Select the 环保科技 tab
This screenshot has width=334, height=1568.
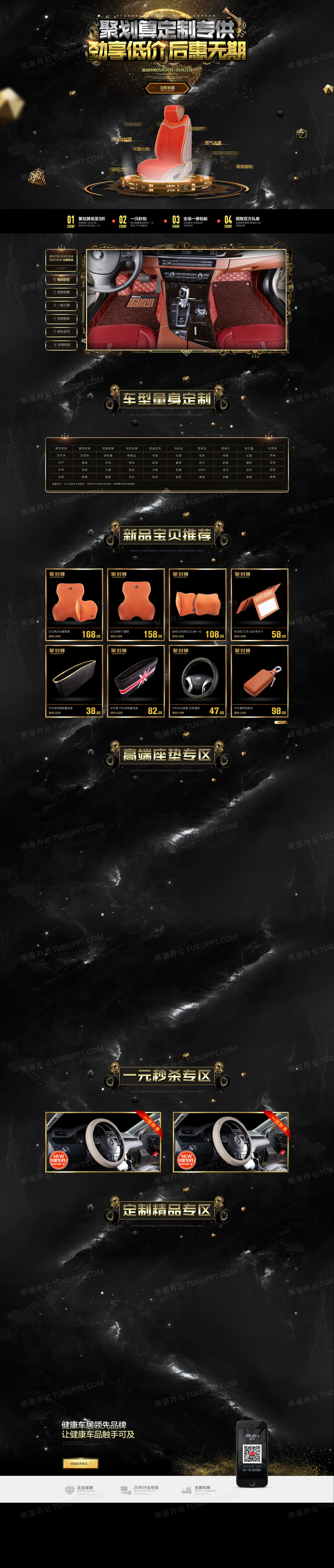click(x=61, y=344)
